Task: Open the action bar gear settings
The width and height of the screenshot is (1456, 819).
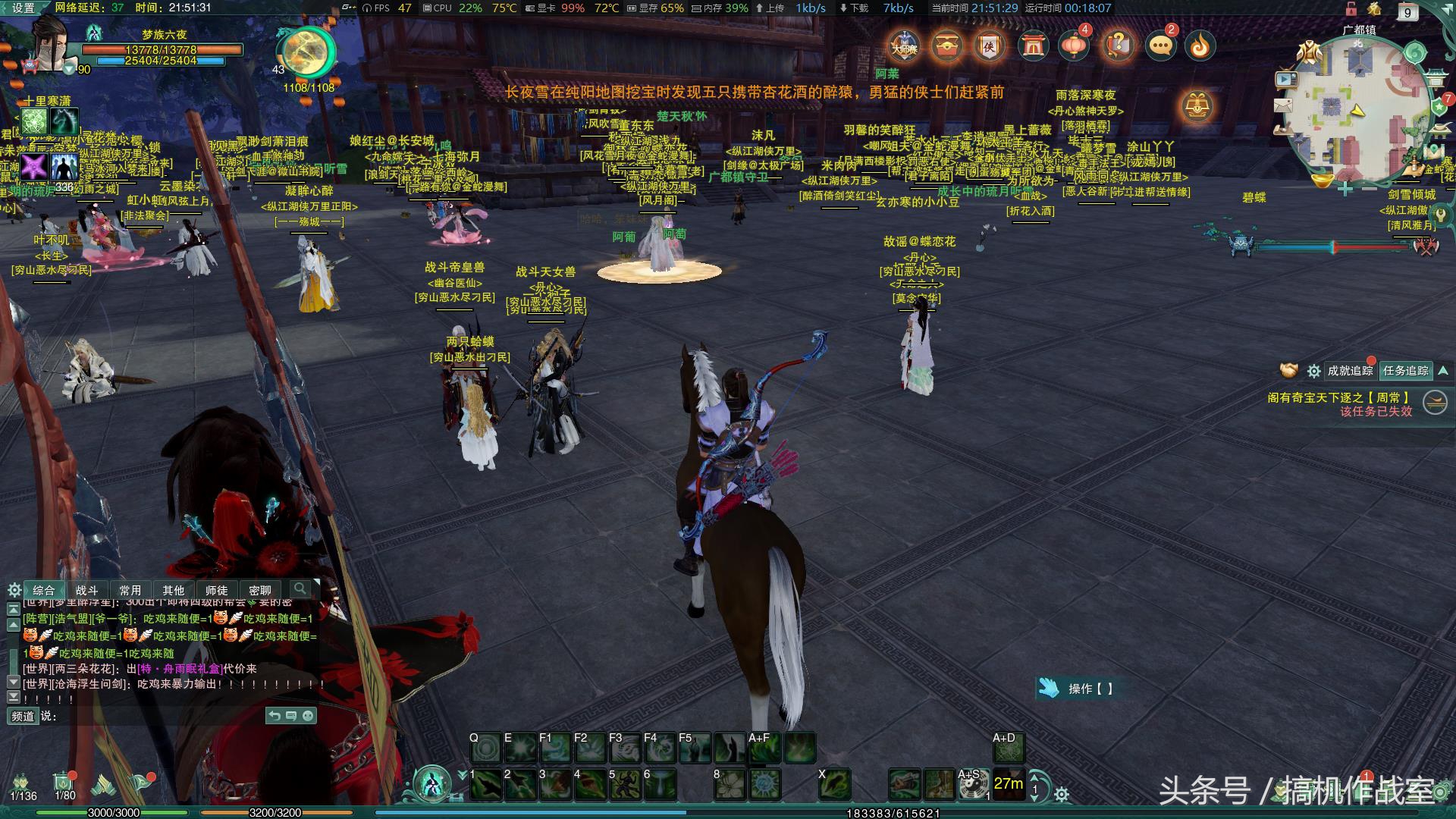Action: (1062, 794)
